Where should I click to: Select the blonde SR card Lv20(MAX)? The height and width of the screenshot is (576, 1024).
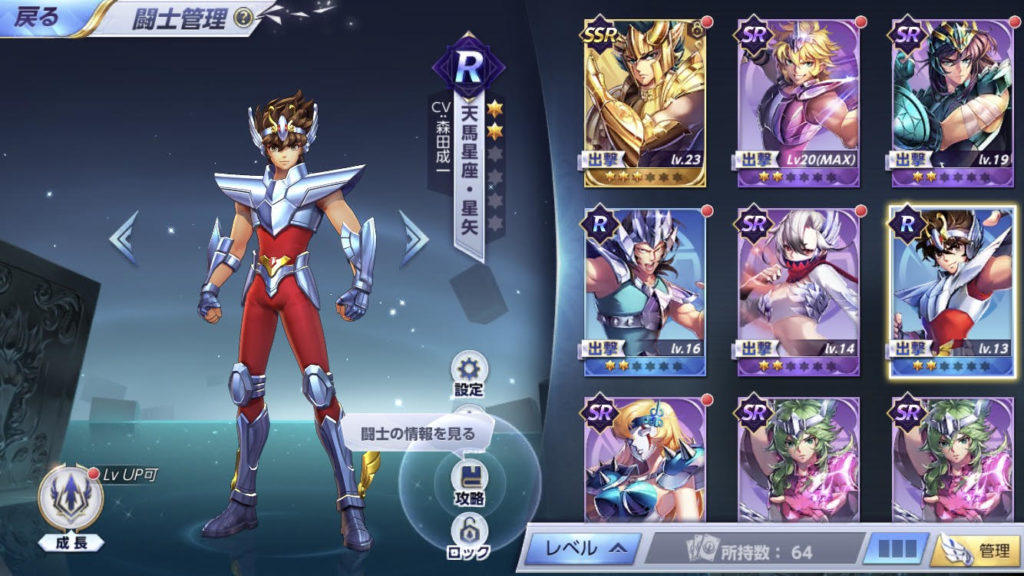[x=798, y=102]
